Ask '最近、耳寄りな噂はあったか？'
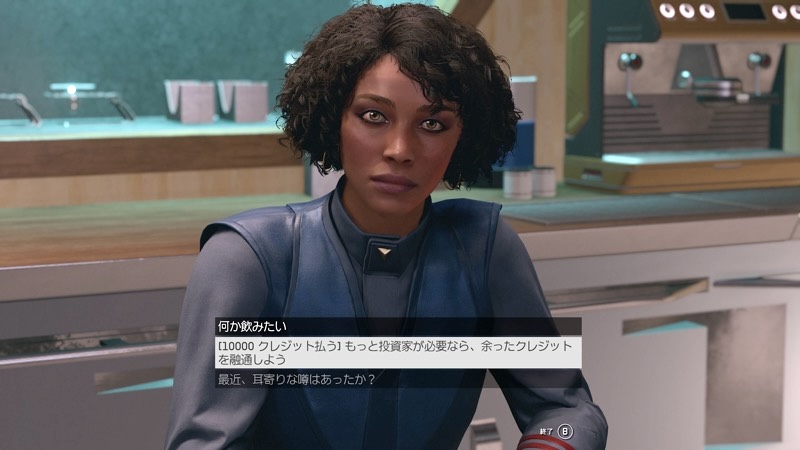Viewport: 800px width, 450px height. click(x=309, y=379)
